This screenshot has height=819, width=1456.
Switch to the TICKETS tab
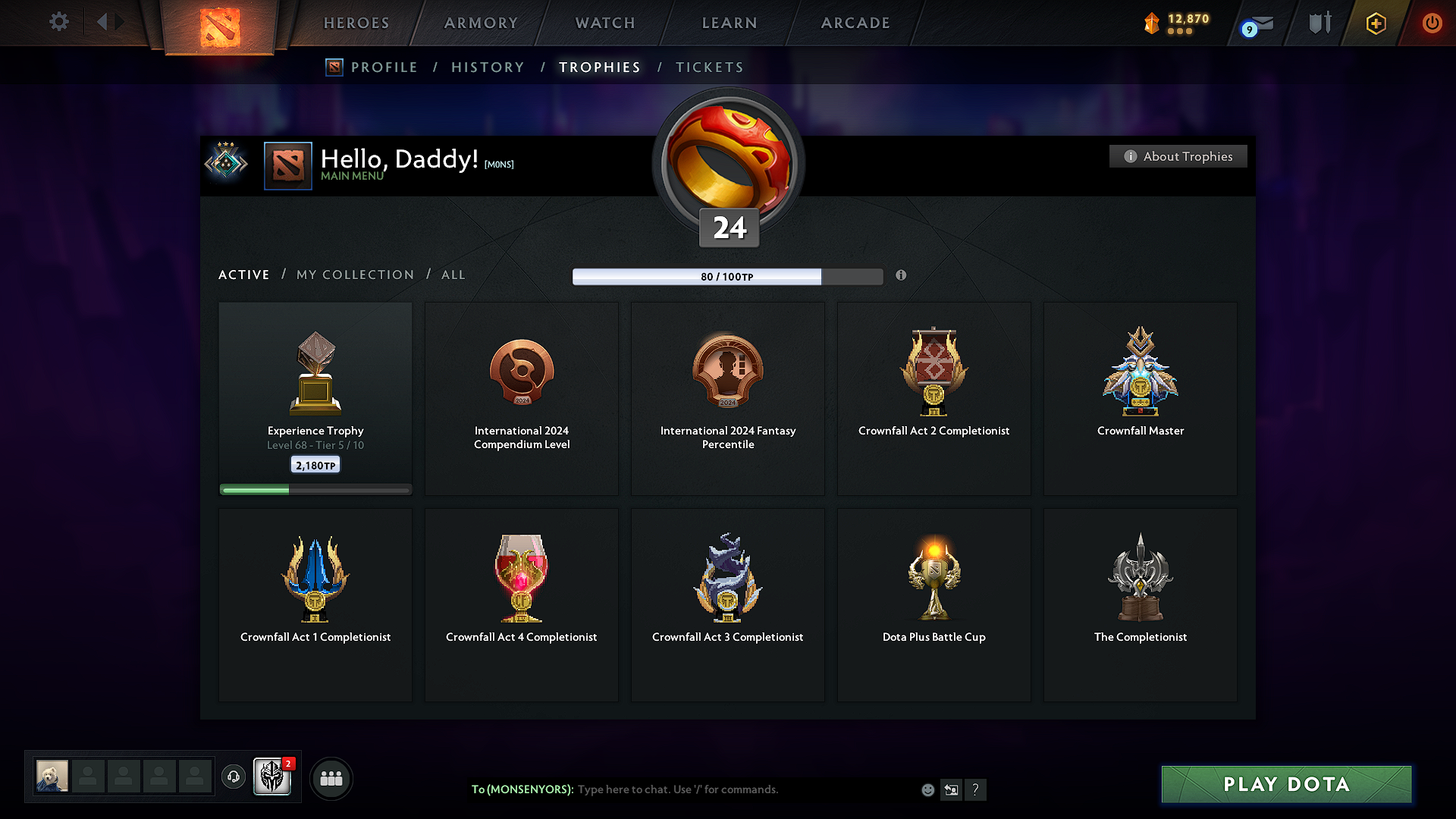point(709,67)
